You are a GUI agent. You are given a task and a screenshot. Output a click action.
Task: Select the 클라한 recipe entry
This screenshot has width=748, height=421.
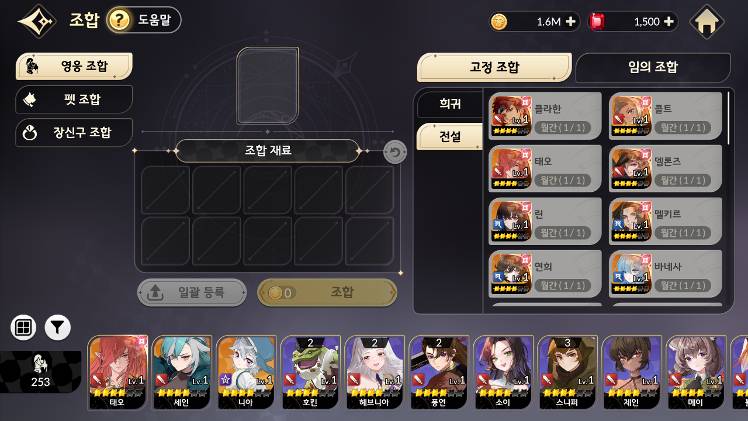click(x=545, y=116)
